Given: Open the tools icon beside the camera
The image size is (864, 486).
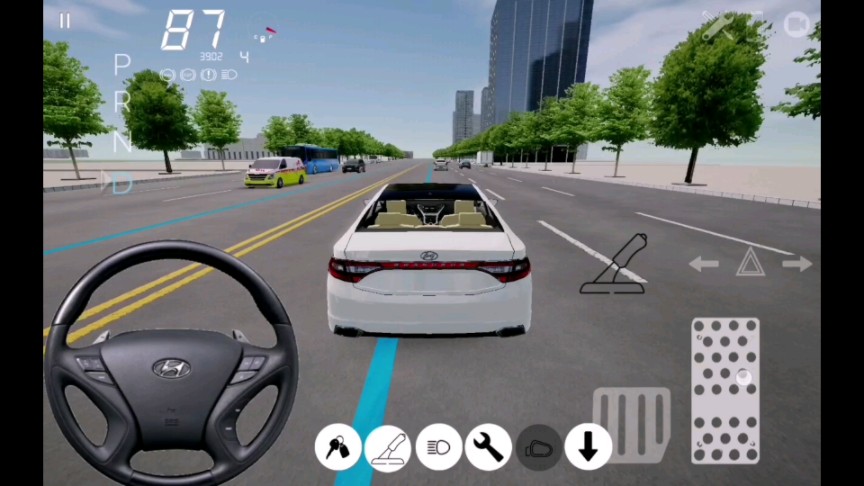Looking at the screenshot, I should coord(718,26).
